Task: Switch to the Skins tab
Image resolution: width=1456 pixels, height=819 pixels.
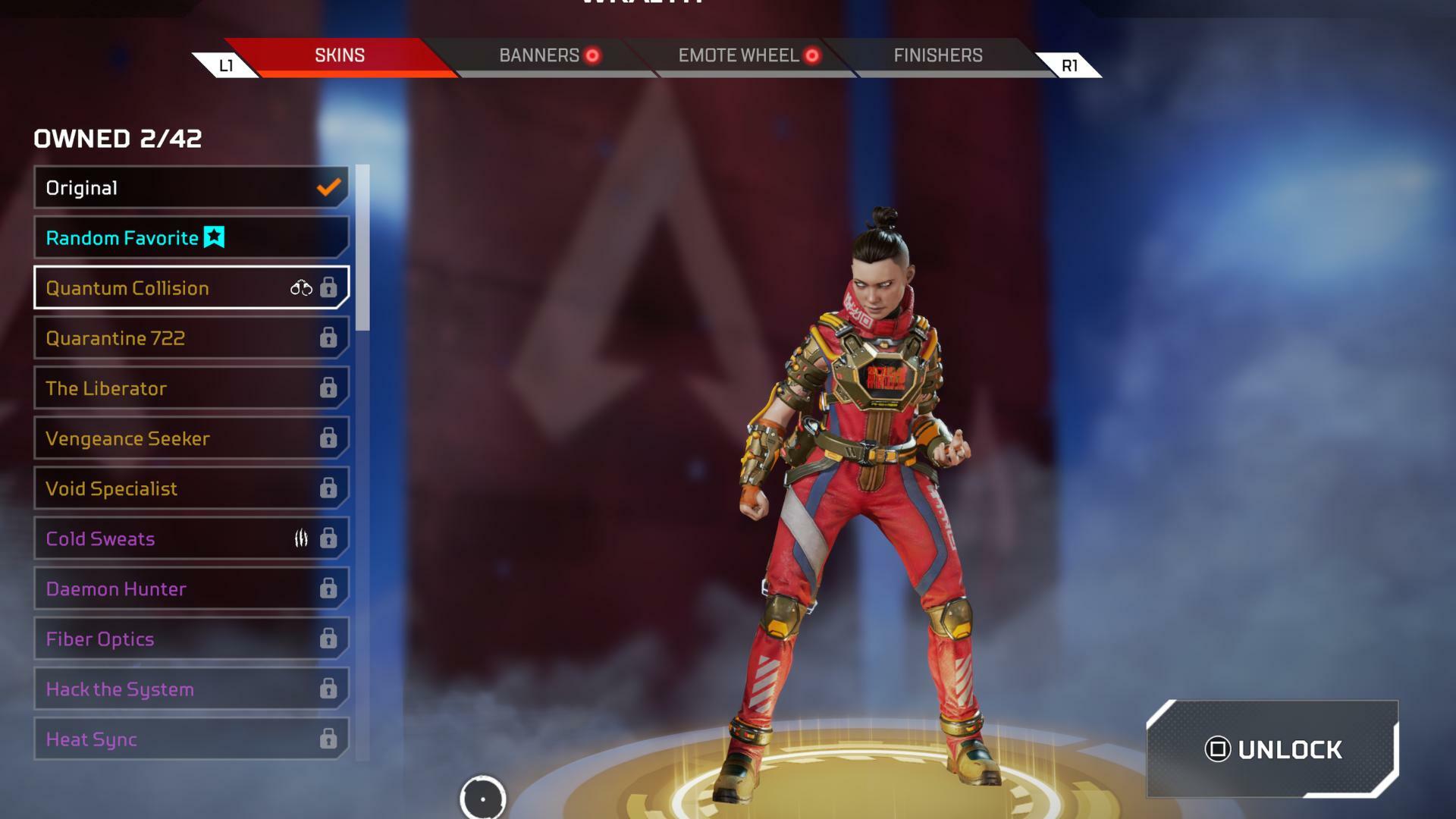Action: click(340, 55)
